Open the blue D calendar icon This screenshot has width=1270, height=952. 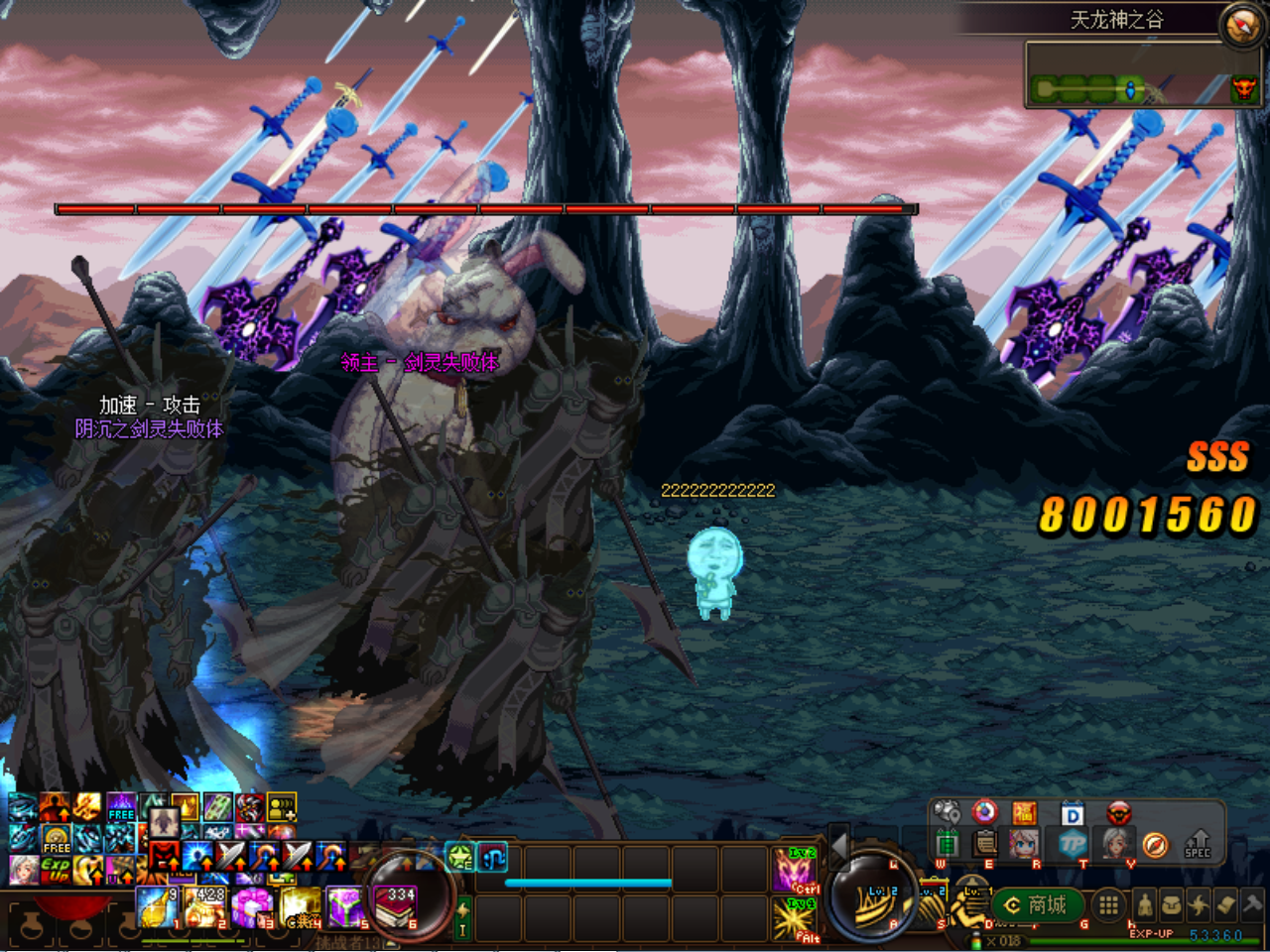1073,814
